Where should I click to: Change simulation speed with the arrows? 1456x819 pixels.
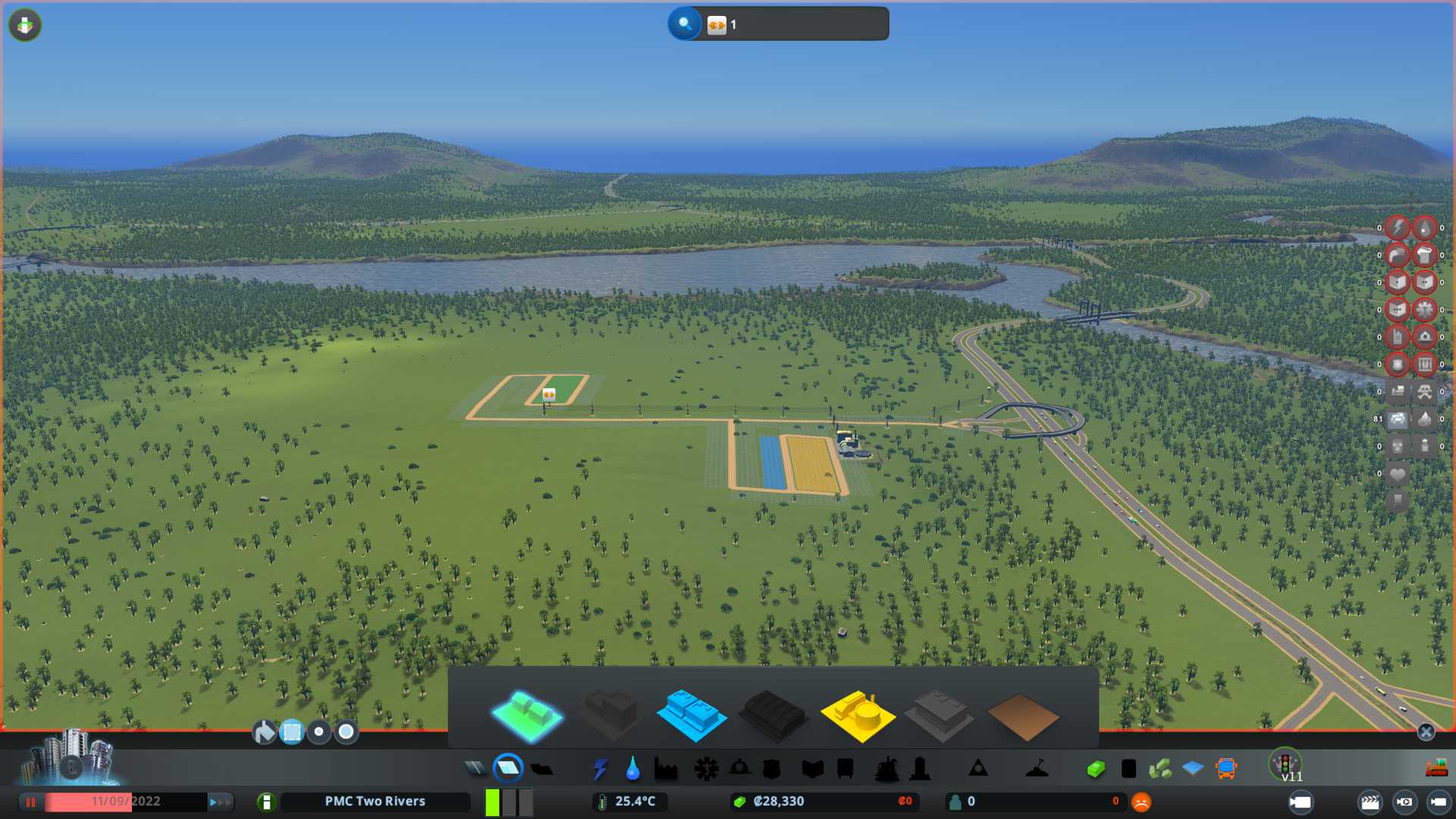tap(219, 802)
